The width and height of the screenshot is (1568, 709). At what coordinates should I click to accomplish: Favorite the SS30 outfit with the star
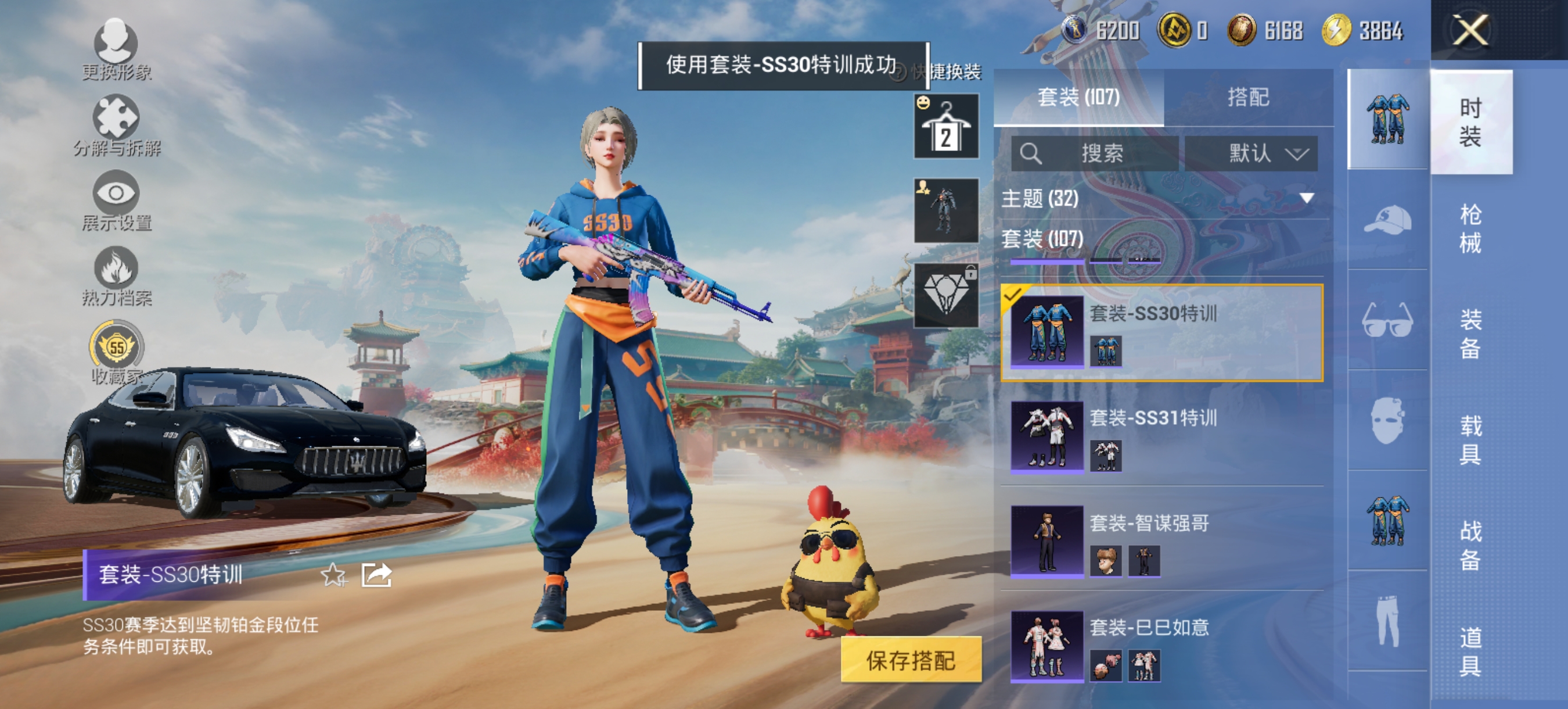pyautogui.click(x=332, y=575)
